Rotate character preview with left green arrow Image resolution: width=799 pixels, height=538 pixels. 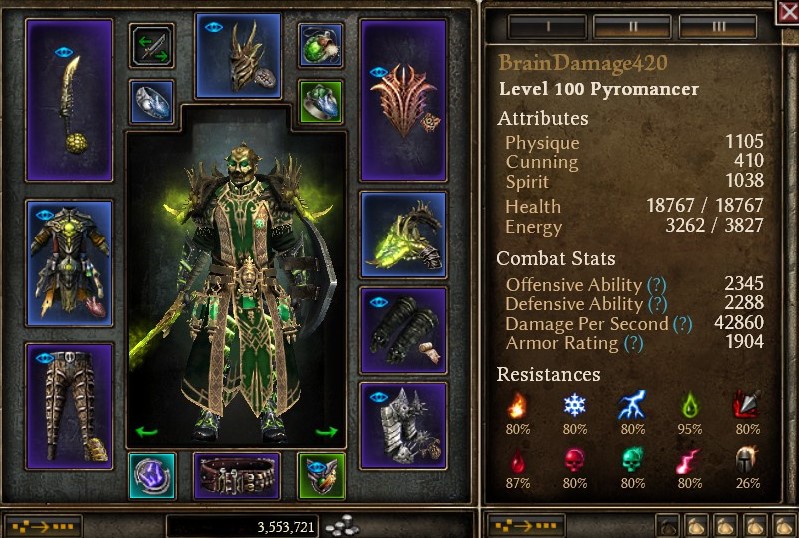point(147,432)
